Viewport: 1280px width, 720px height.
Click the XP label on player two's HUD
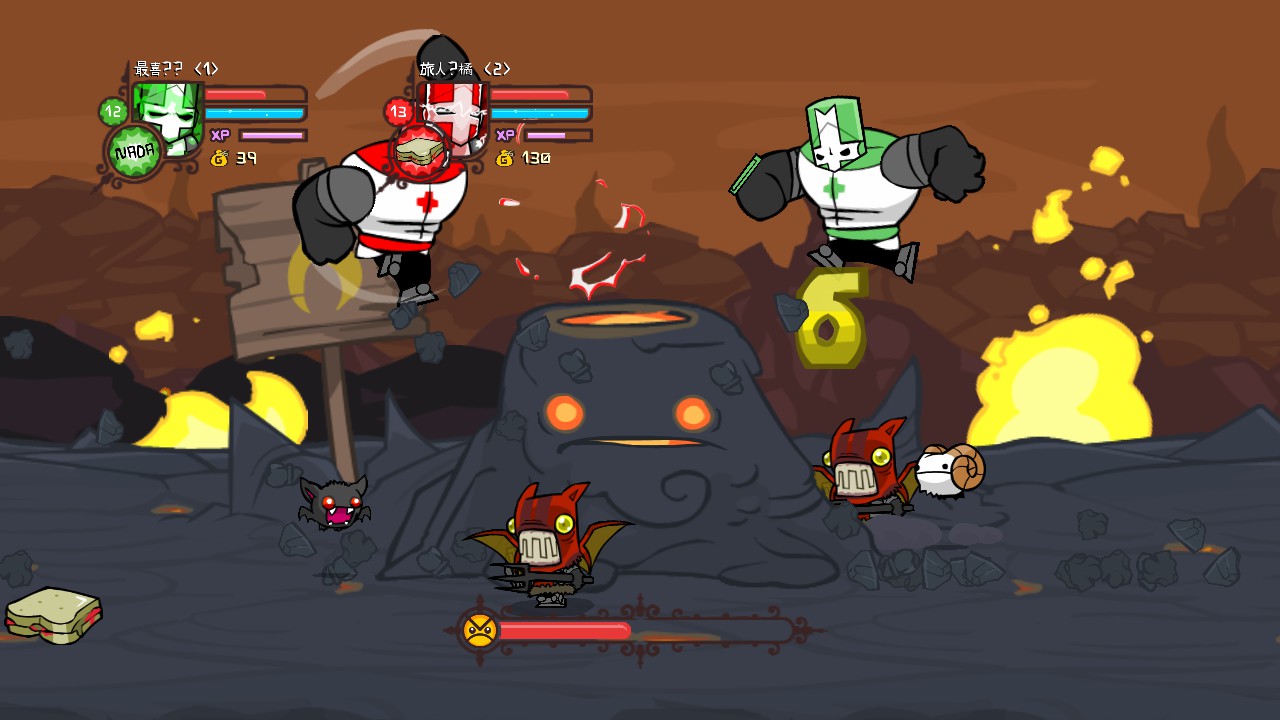pos(503,133)
